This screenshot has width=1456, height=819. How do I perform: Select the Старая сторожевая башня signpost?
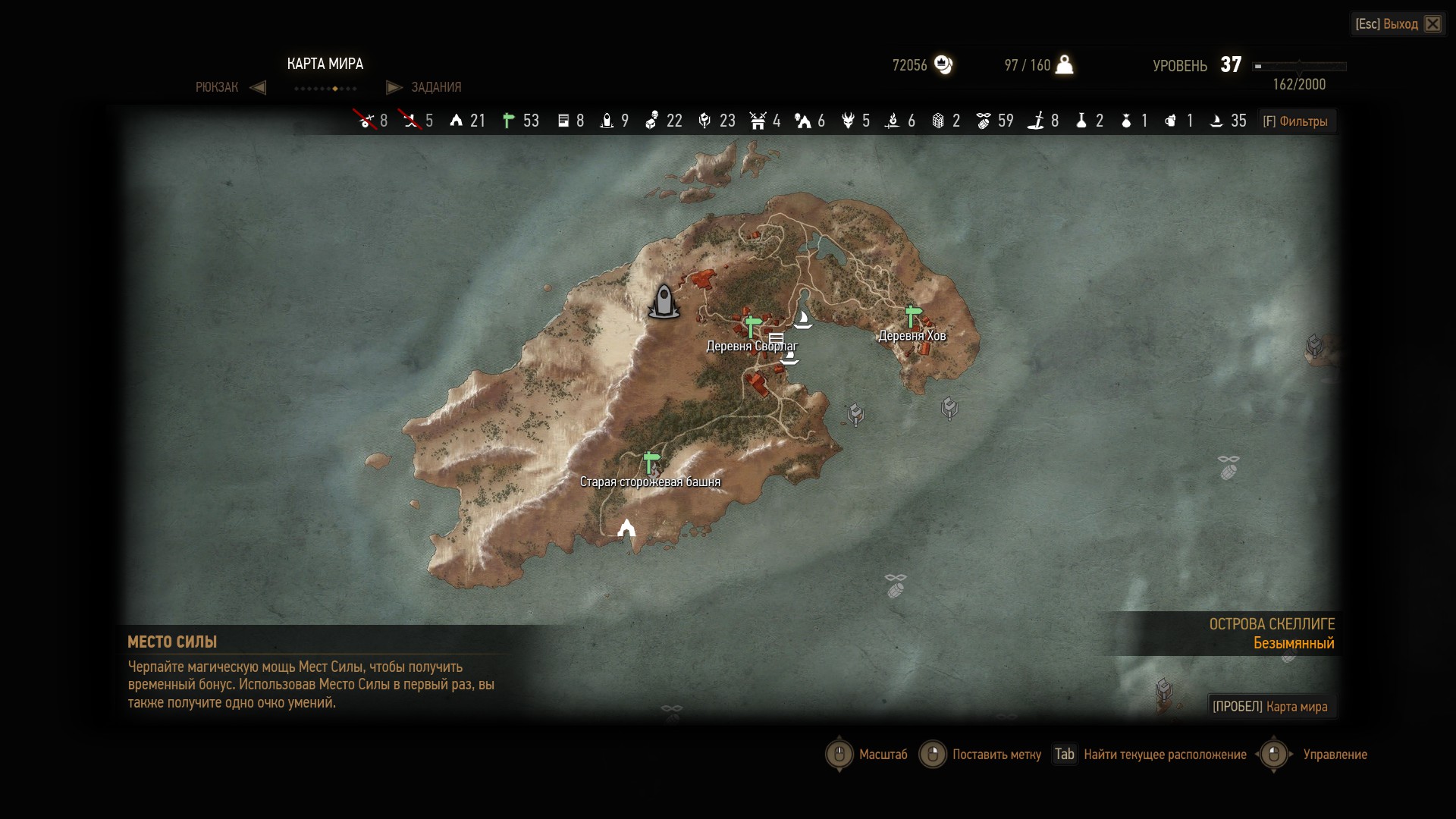(651, 461)
